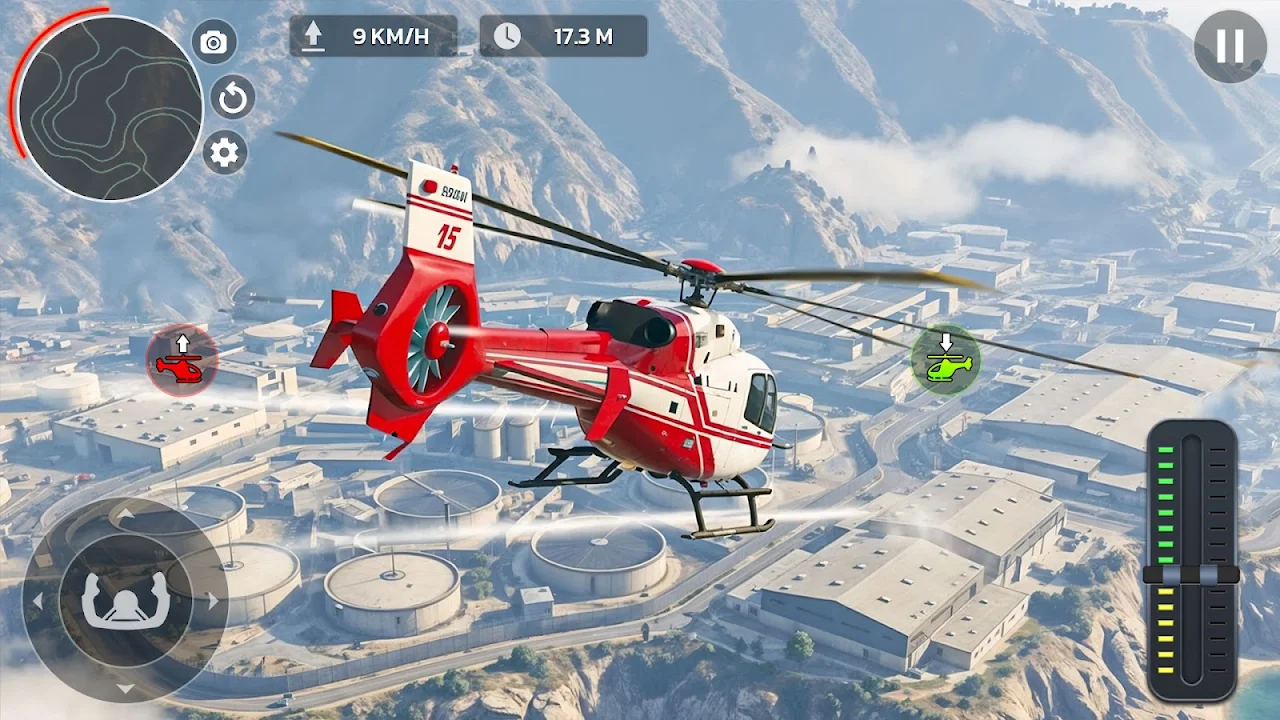The image size is (1280, 720).
Task: Tap the joystick's down arrow
Action: pyautogui.click(x=125, y=688)
